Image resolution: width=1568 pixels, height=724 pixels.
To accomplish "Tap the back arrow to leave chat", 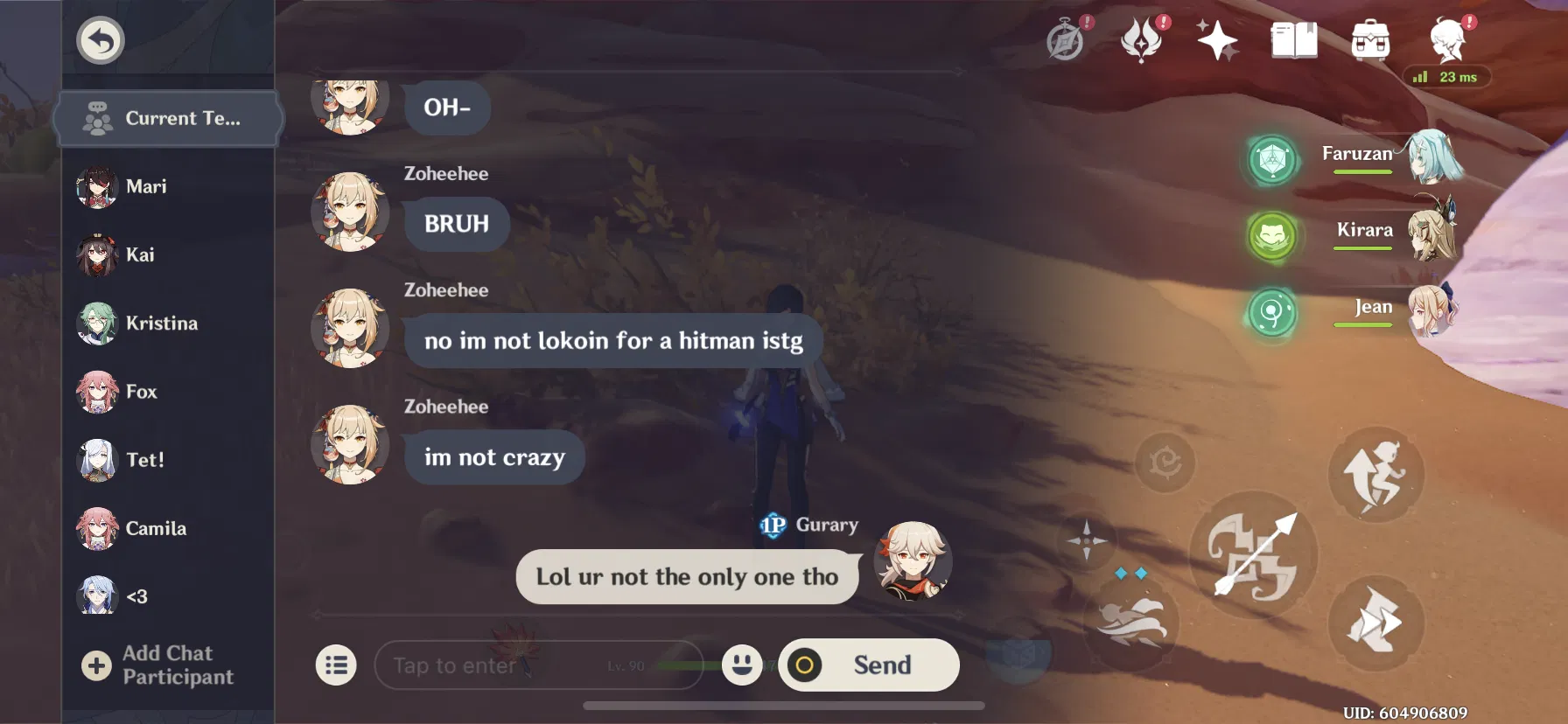I will pyautogui.click(x=99, y=39).
